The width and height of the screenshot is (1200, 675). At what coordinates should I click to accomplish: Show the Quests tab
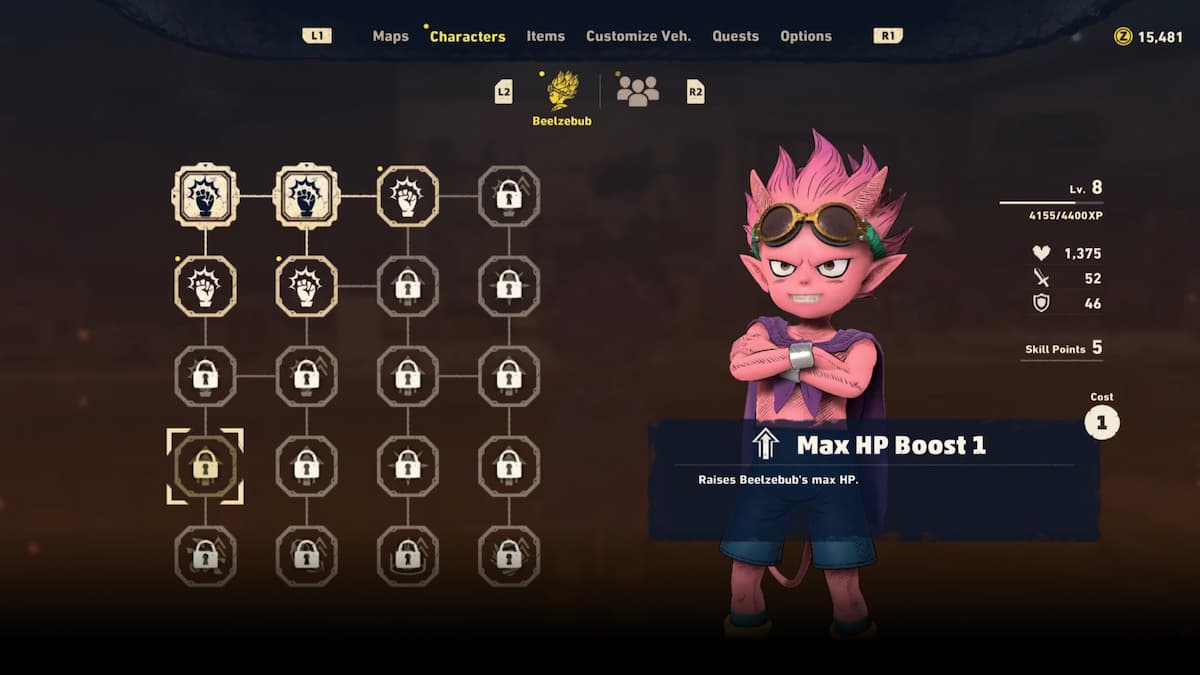[735, 36]
